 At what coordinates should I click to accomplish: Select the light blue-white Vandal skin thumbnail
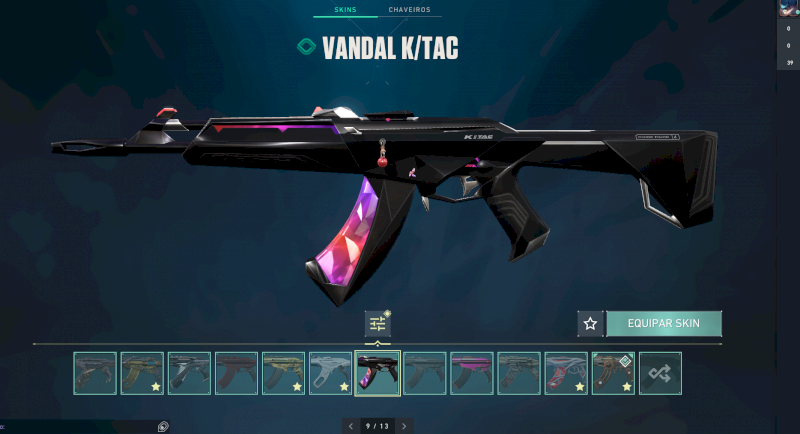point(330,373)
